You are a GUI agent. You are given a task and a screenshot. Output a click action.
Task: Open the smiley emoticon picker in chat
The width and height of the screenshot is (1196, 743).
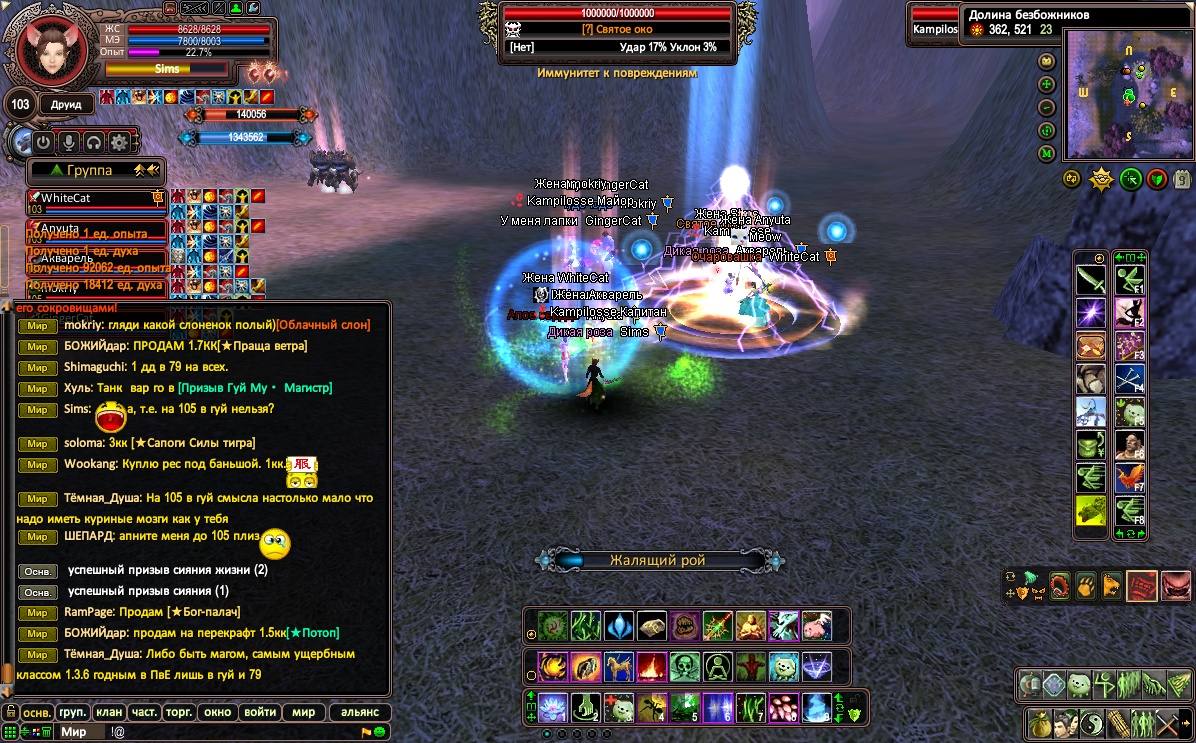point(380,732)
